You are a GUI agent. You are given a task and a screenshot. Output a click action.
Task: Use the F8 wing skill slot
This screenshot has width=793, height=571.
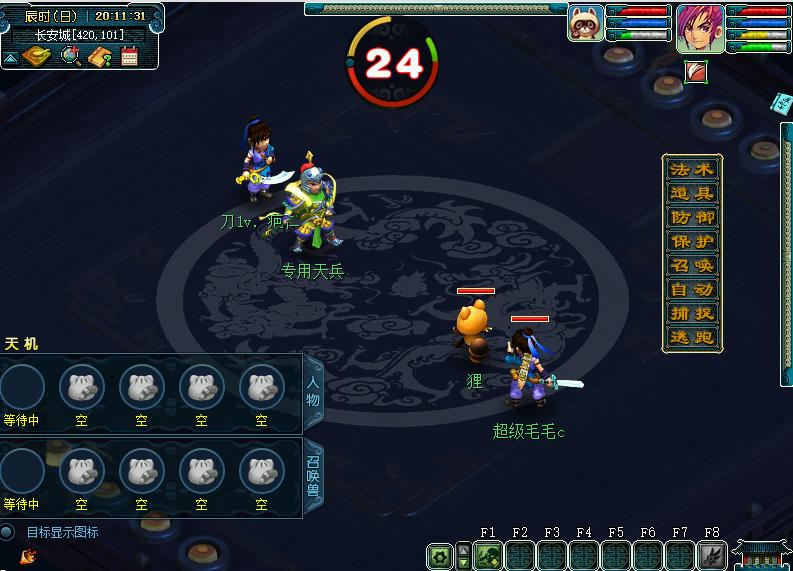point(712,556)
